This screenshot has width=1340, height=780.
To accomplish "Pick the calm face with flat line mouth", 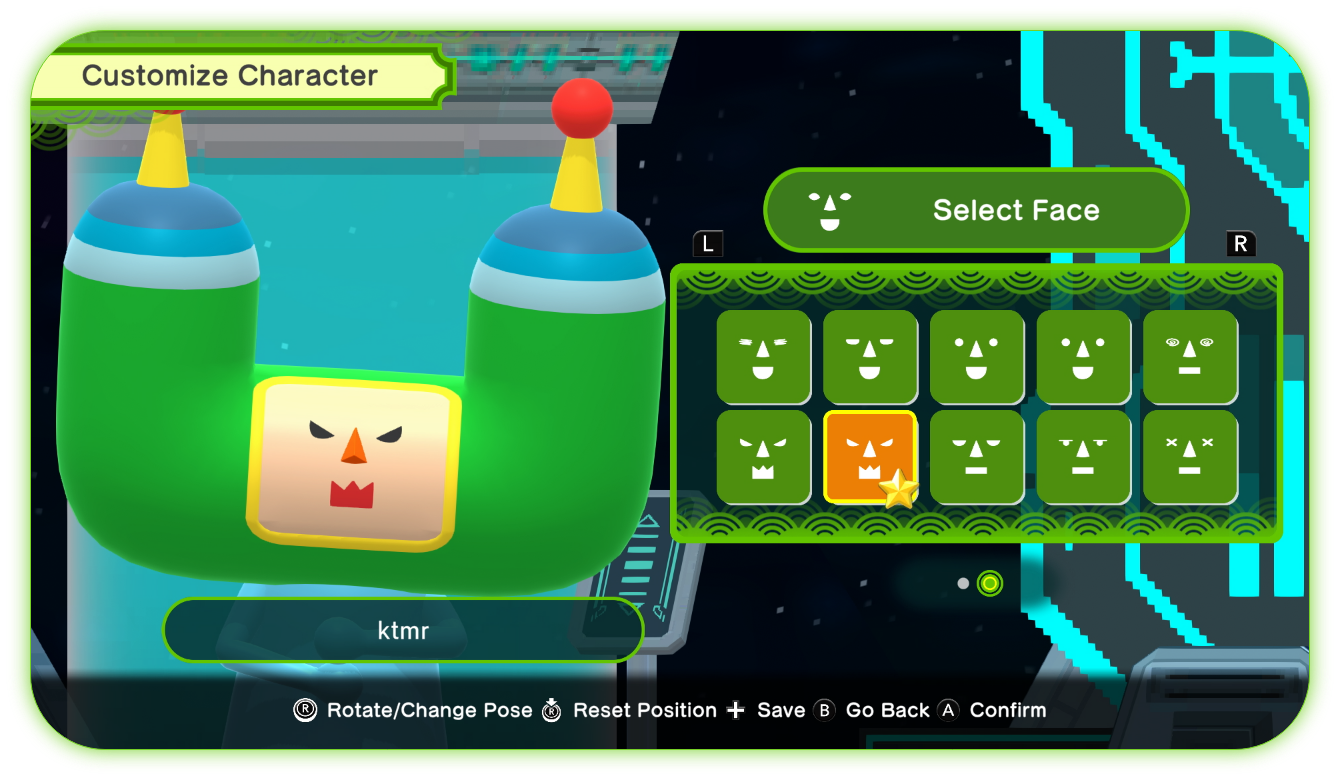I will pyautogui.click(x=977, y=457).
